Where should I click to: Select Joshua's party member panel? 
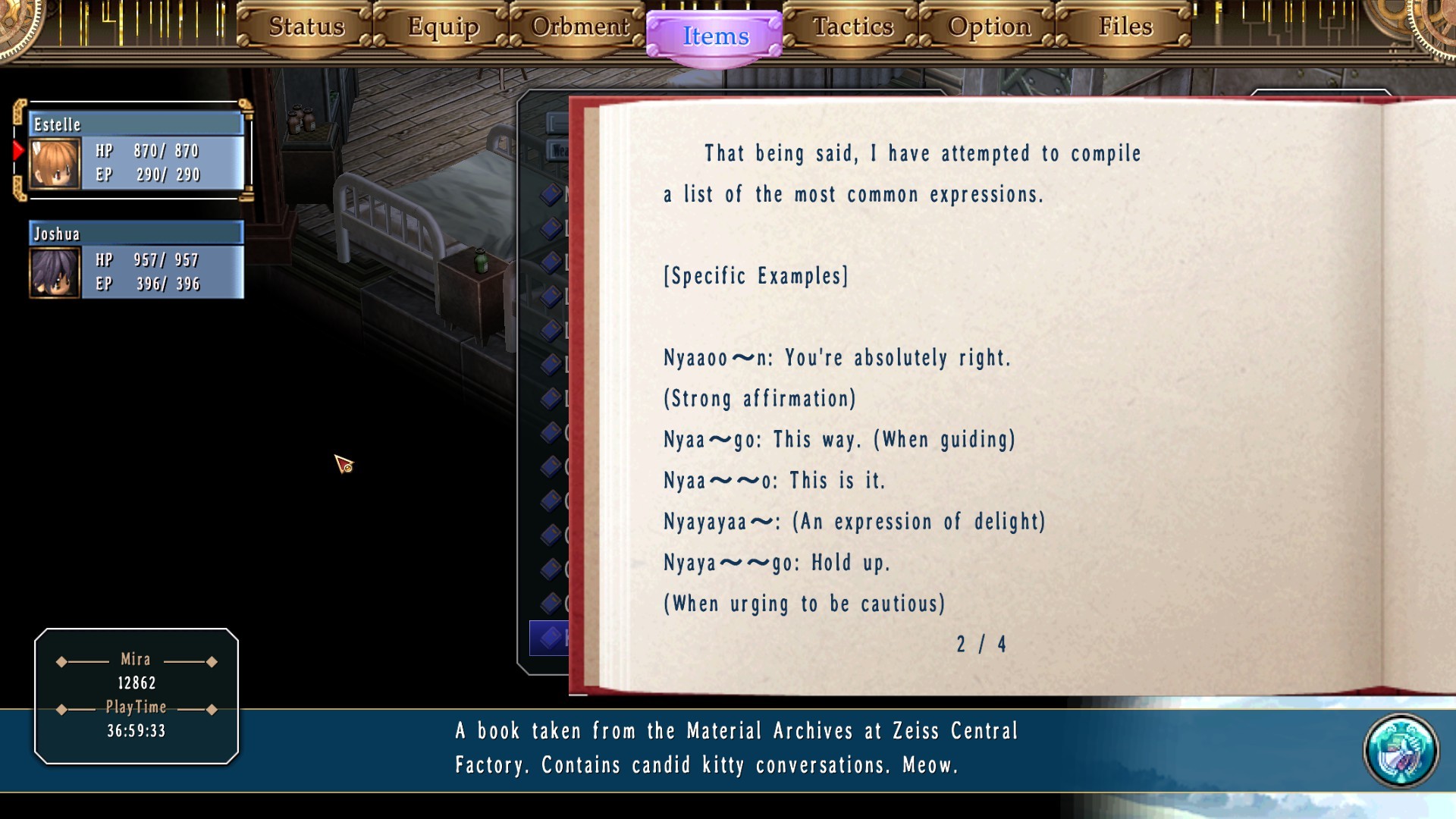pyautogui.click(x=136, y=260)
